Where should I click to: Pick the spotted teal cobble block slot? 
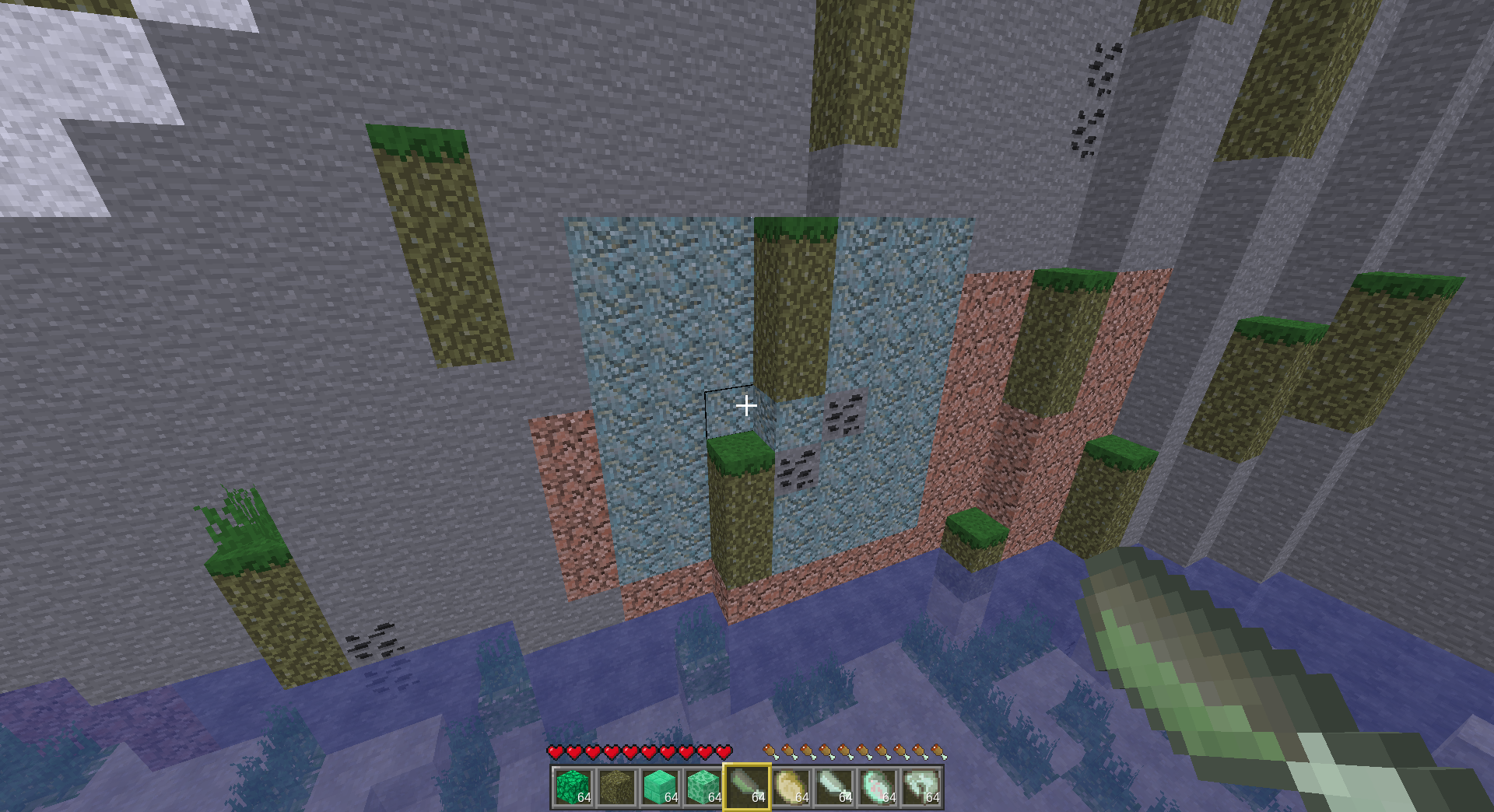tap(703, 787)
